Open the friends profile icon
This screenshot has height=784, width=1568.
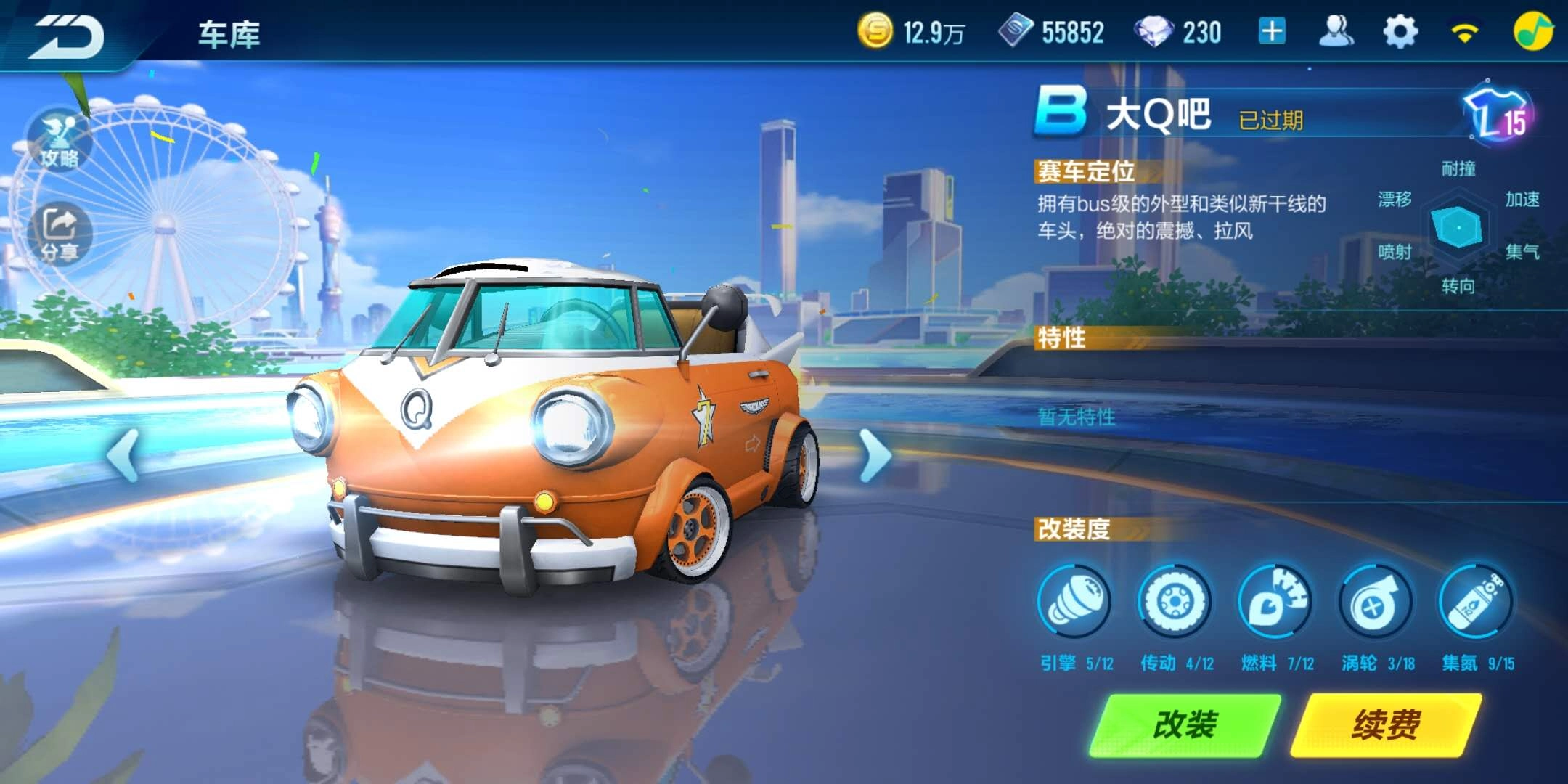click(1336, 32)
